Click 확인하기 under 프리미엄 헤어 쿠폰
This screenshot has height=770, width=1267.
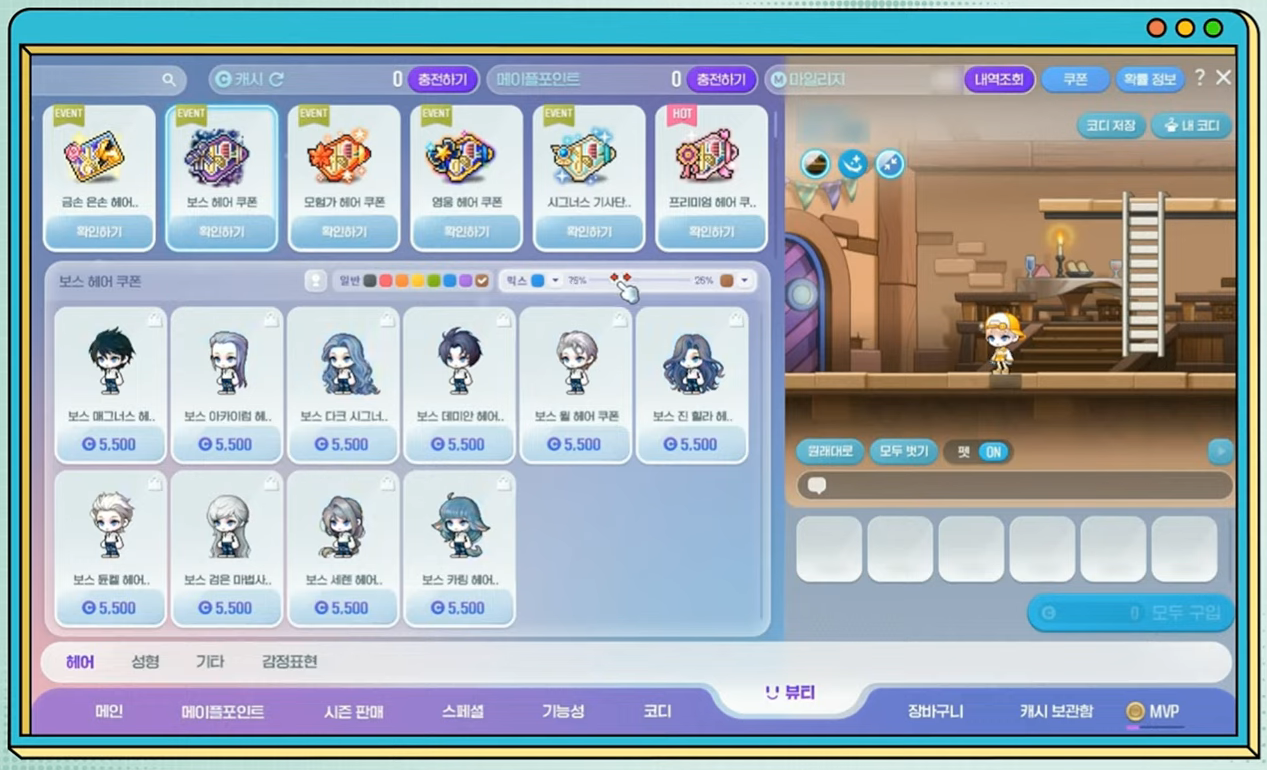tap(711, 232)
